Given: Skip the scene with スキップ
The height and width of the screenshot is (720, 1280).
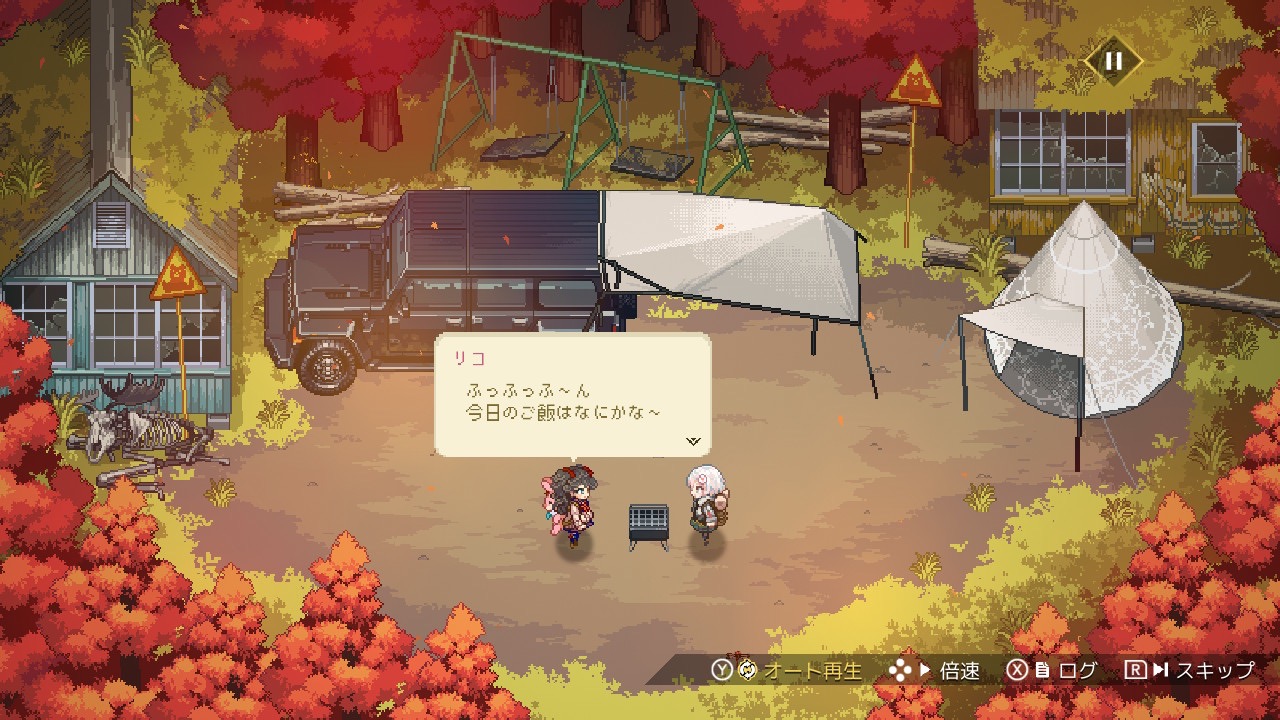Looking at the screenshot, I should click(x=1189, y=670).
